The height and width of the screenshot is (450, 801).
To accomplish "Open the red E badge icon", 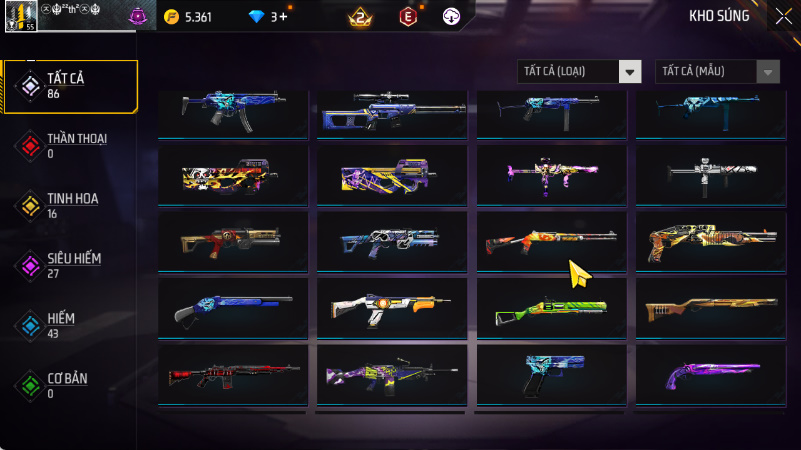I will pyautogui.click(x=407, y=17).
